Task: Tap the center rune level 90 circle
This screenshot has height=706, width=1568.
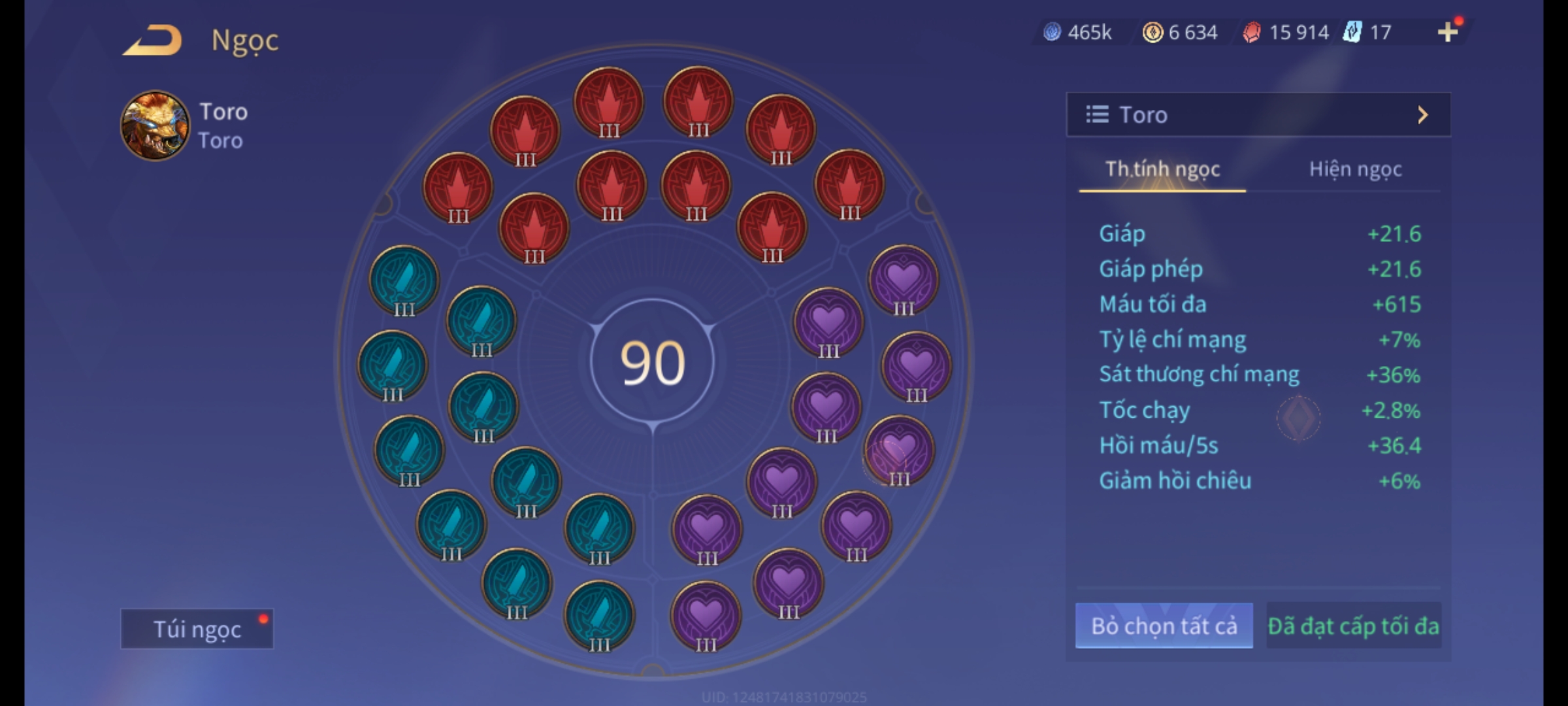Action: click(652, 363)
